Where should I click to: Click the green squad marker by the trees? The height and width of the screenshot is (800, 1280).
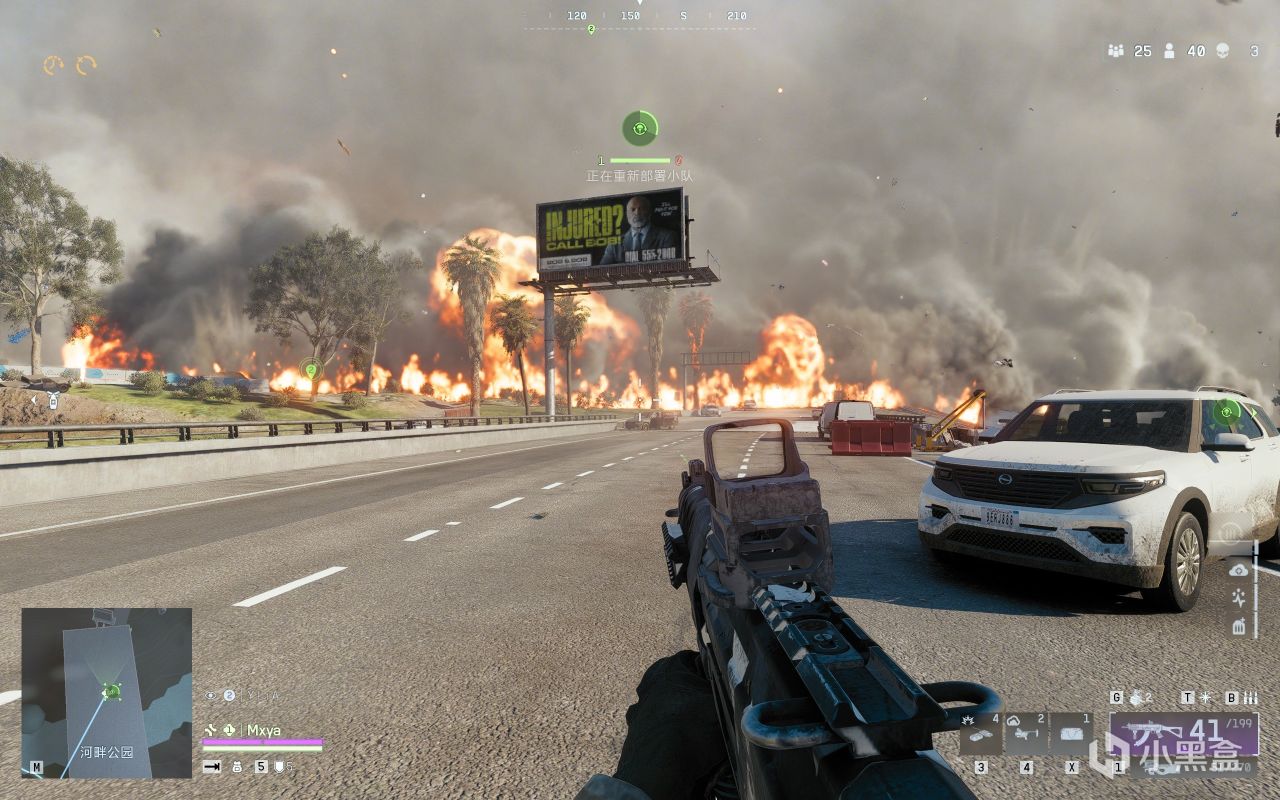pyautogui.click(x=311, y=370)
